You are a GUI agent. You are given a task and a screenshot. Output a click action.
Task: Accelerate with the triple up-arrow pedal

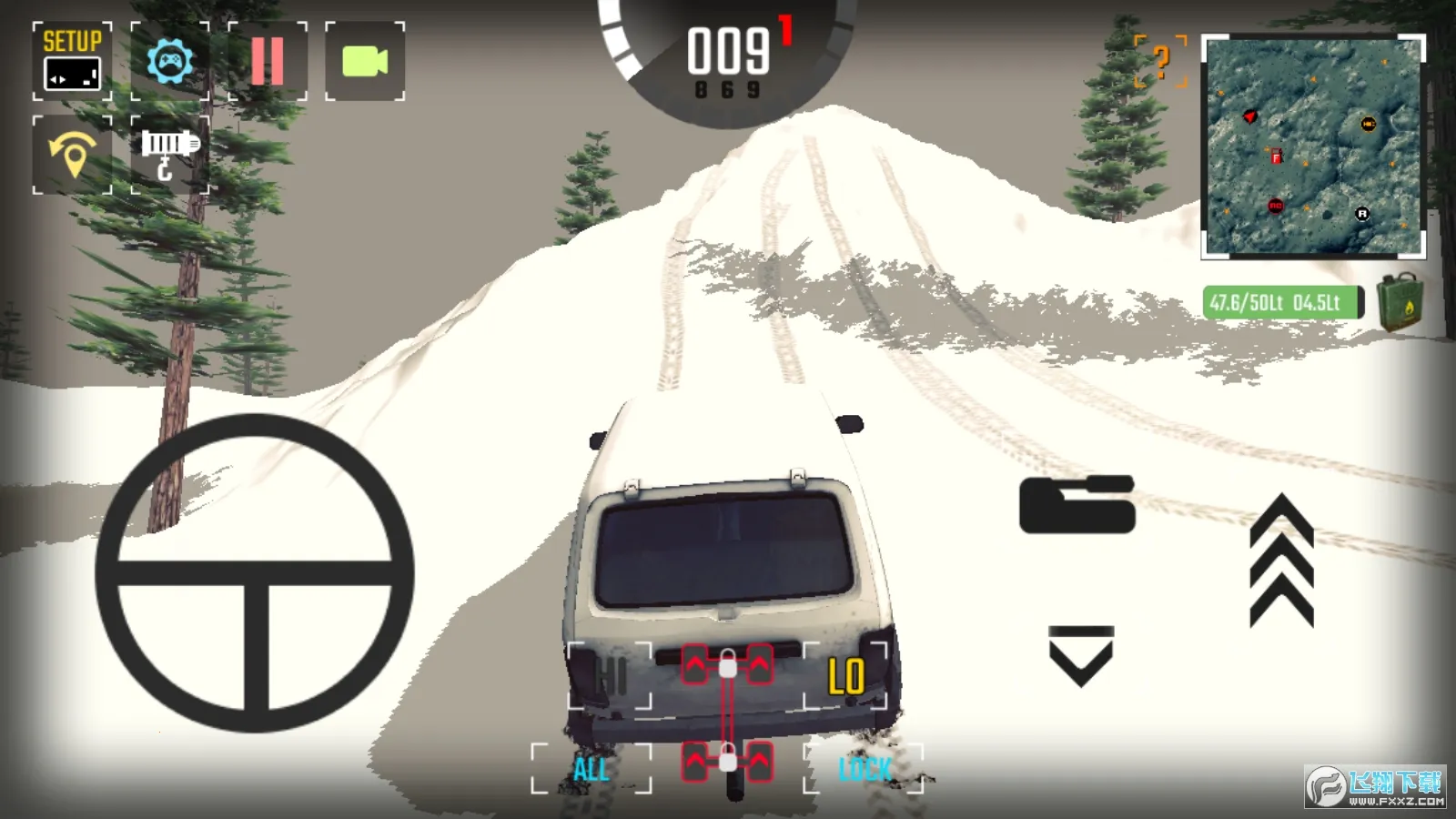[x=1281, y=561]
